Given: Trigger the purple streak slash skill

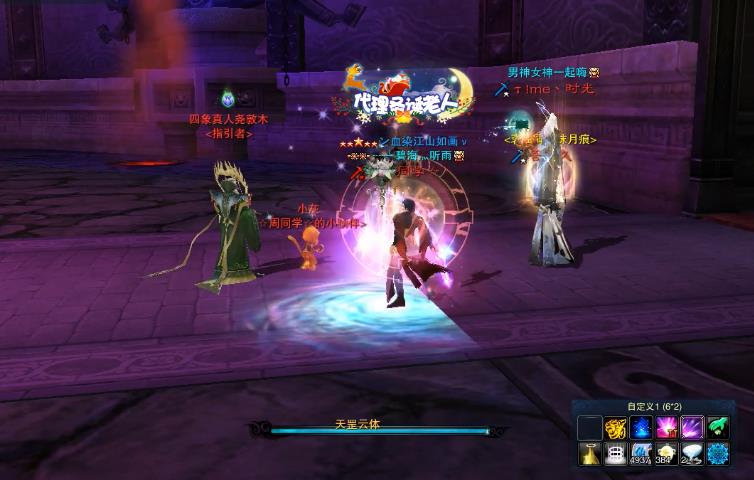Looking at the screenshot, I should point(692,428).
